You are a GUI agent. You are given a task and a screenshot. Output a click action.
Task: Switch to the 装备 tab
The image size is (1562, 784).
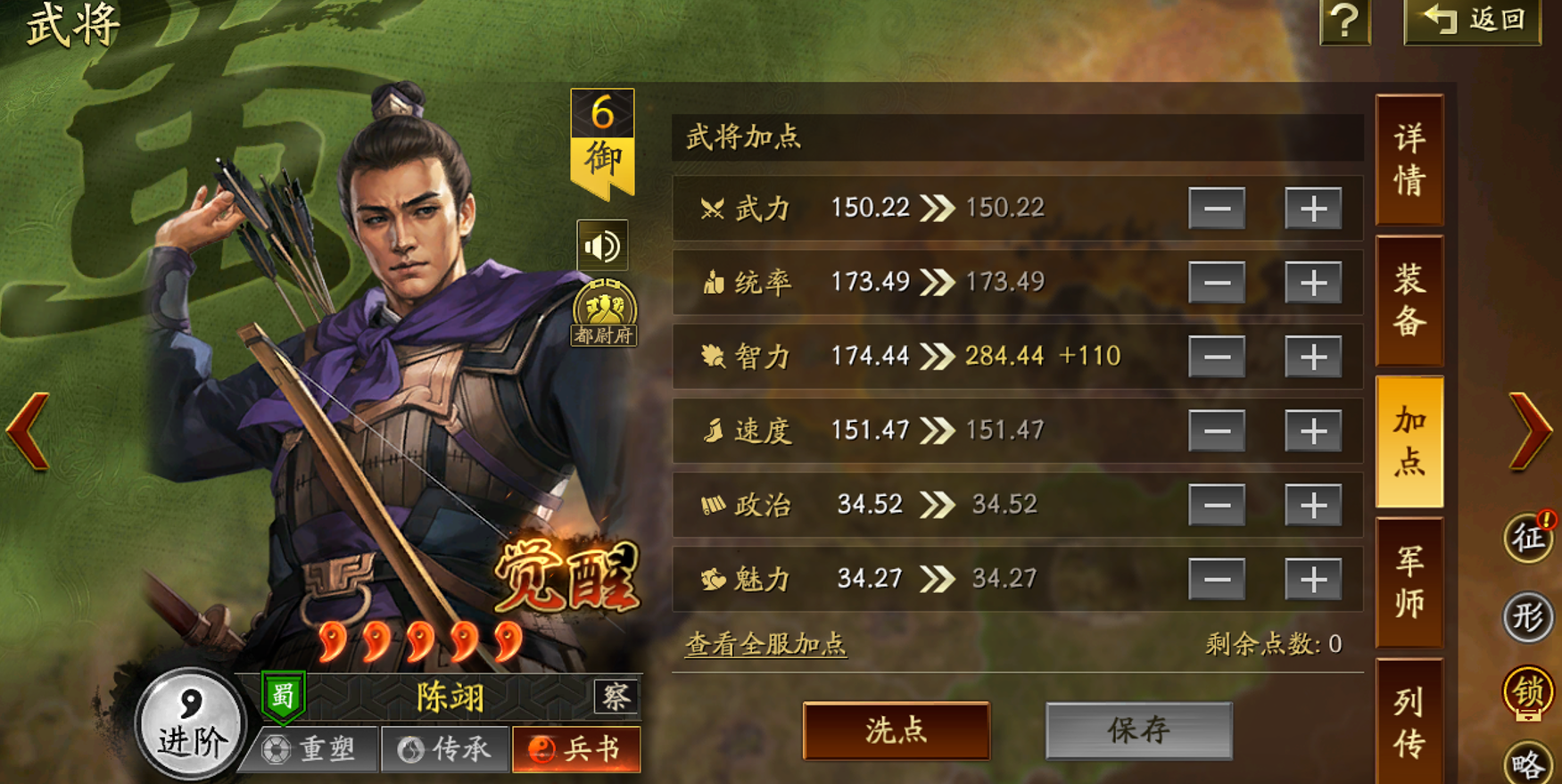[1409, 299]
